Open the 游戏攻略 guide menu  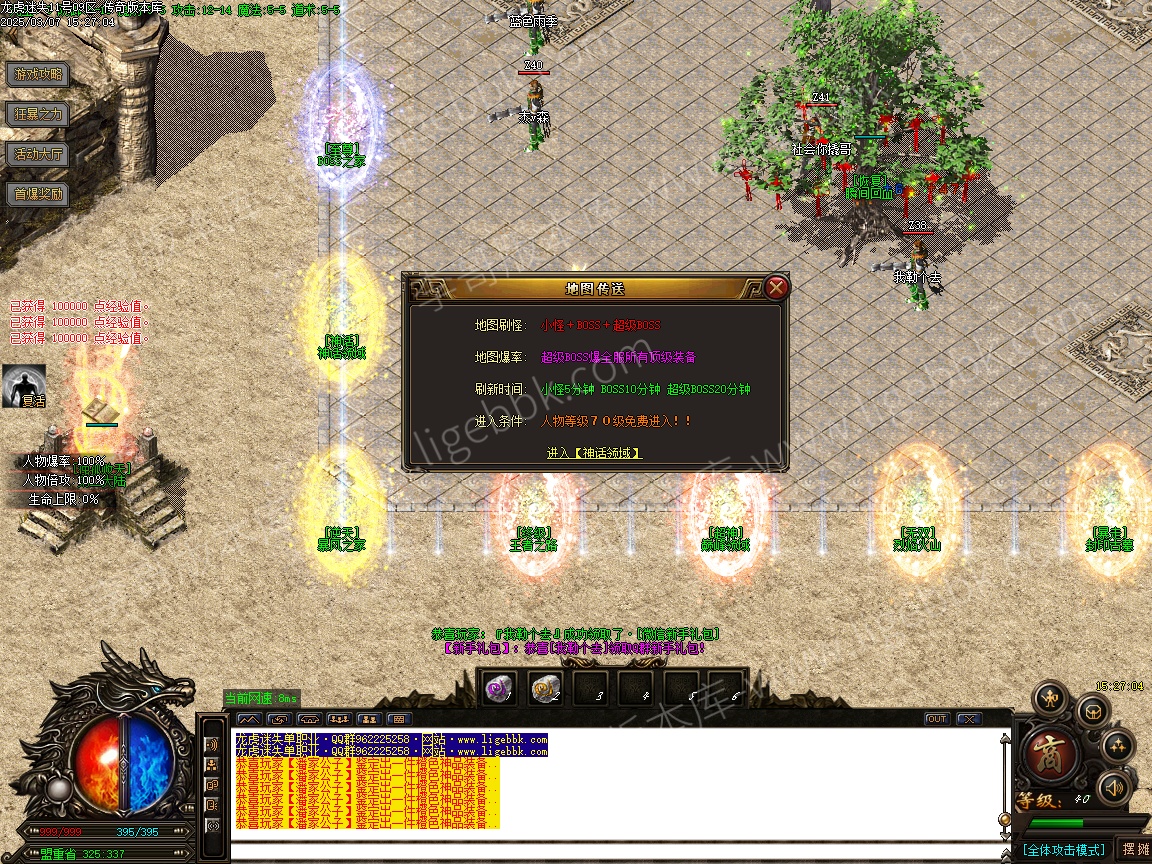38,74
